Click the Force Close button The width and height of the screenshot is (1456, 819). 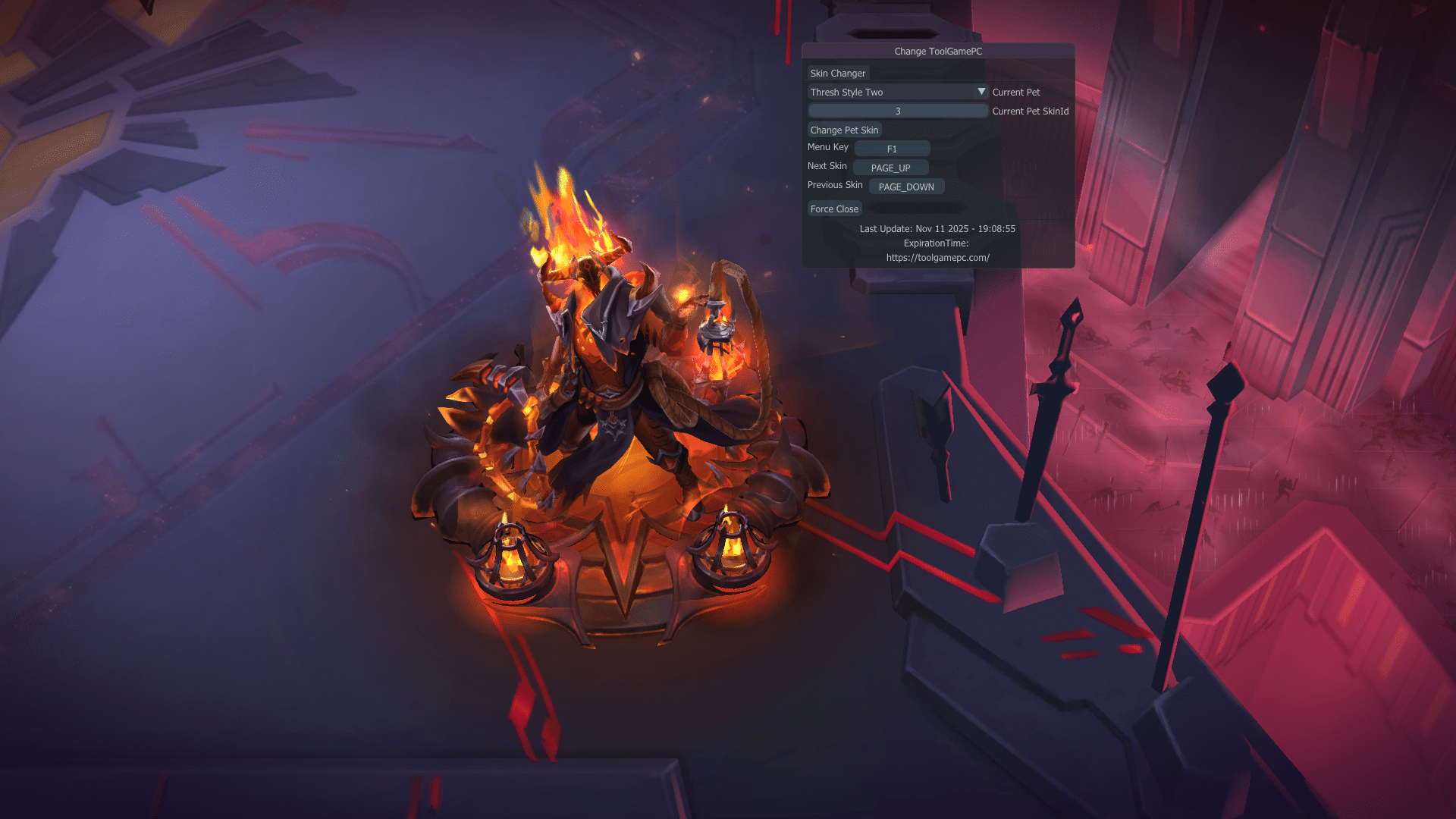(x=834, y=209)
